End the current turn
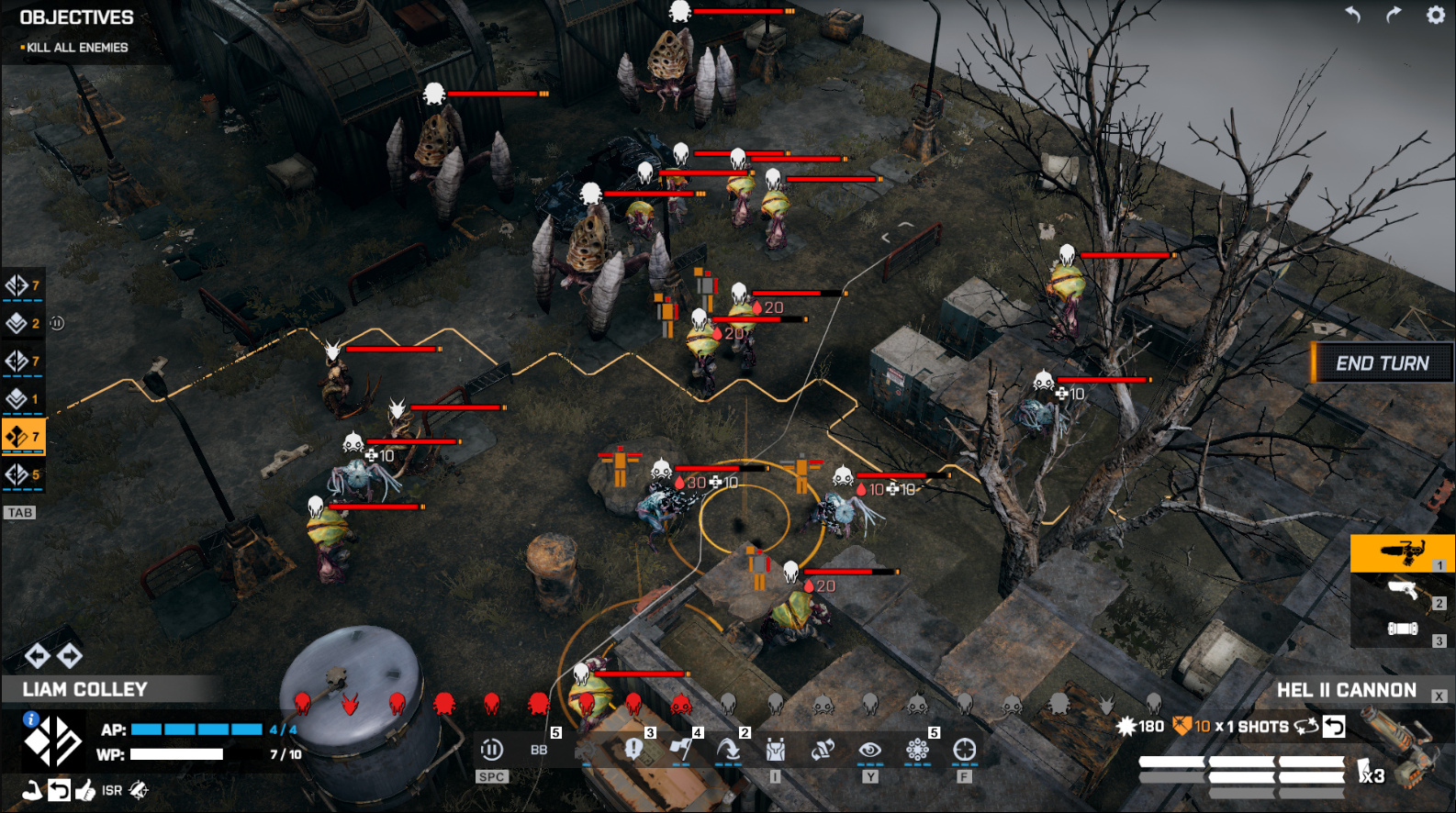 pos(1382,363)
